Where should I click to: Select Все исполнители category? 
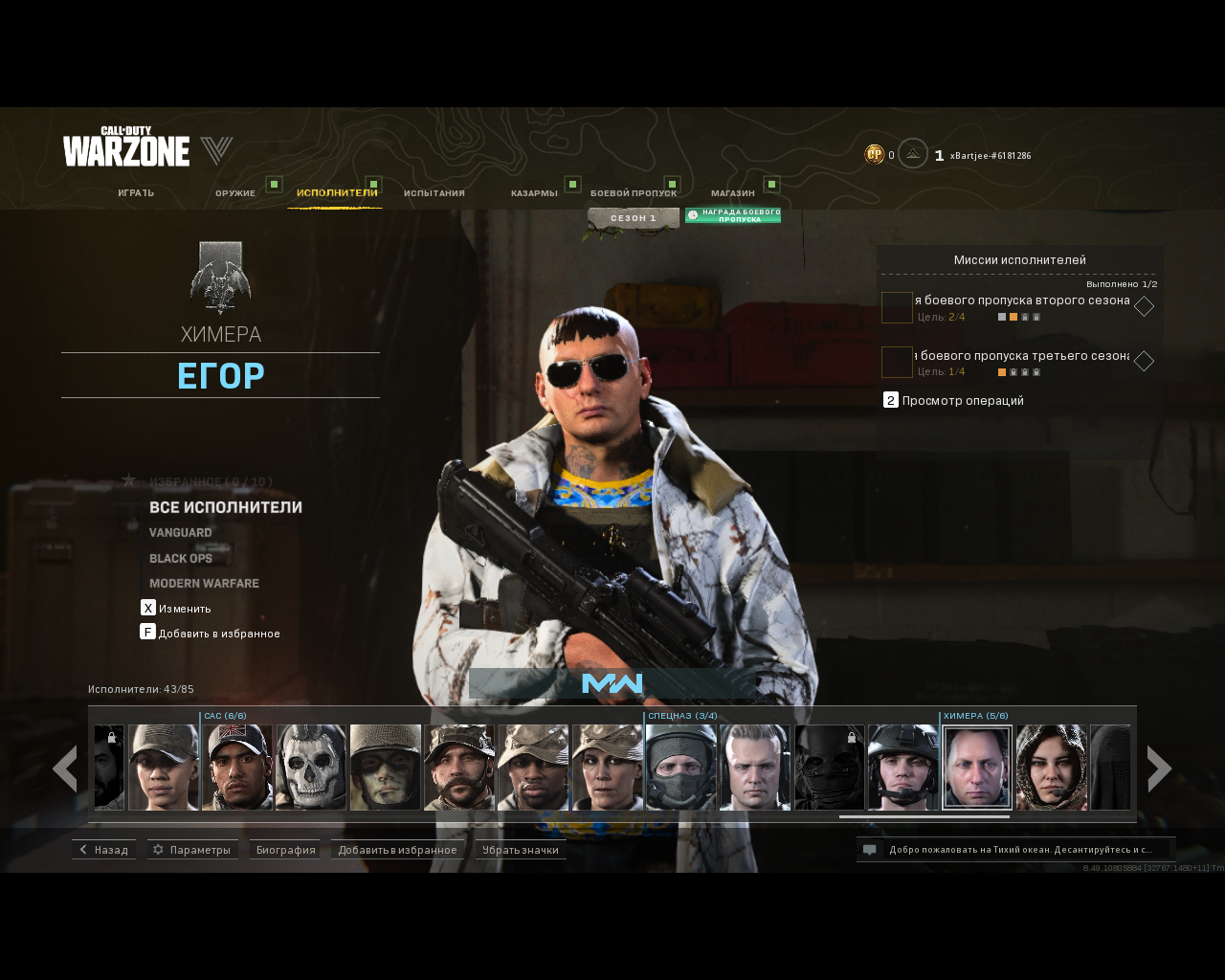click(x=226, y=507)
